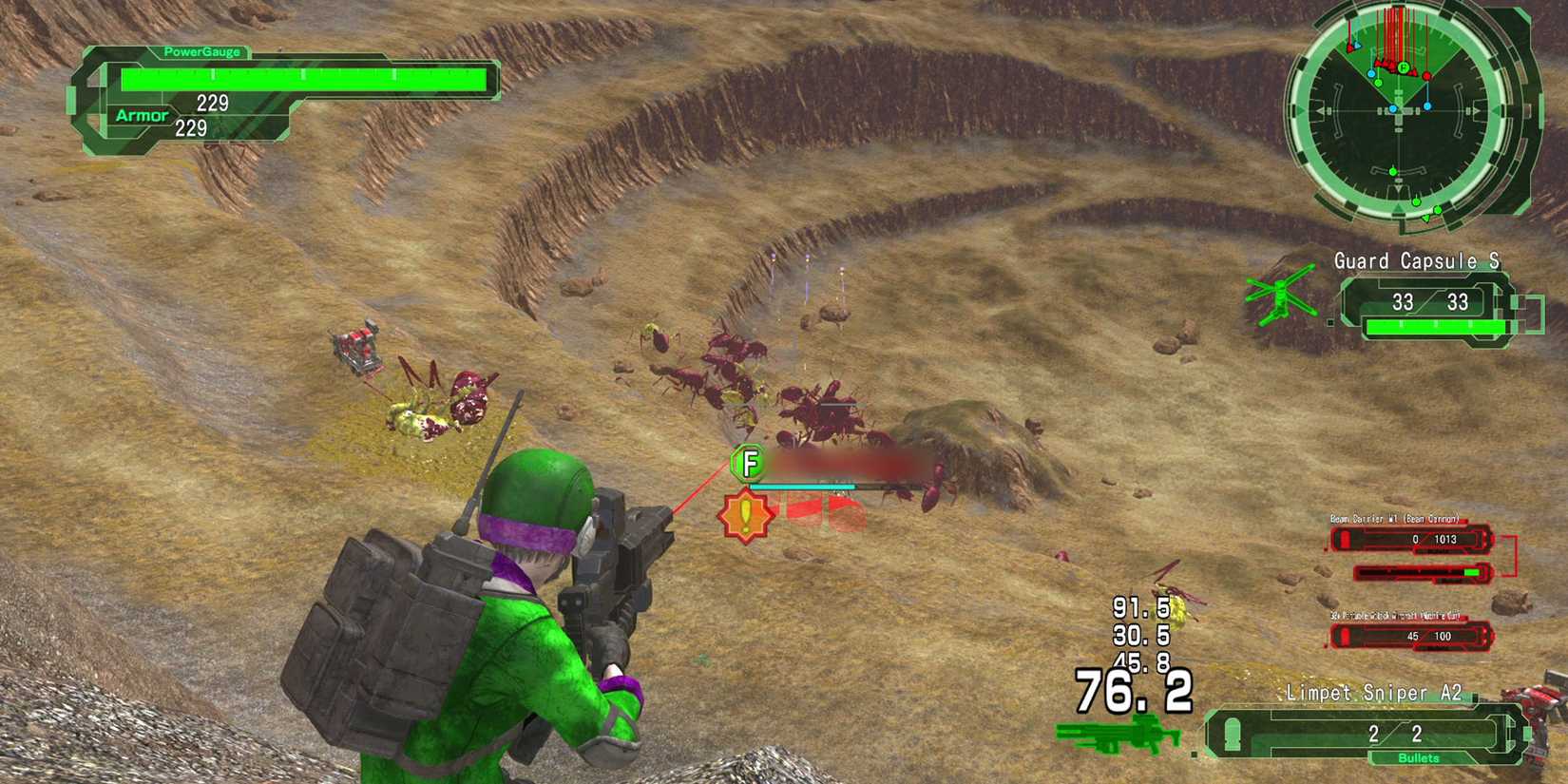Viewport: 1568px width, 784px height.
Task: Click the green Beam Cannon reload progress bar
Action: pos(1473,572)
